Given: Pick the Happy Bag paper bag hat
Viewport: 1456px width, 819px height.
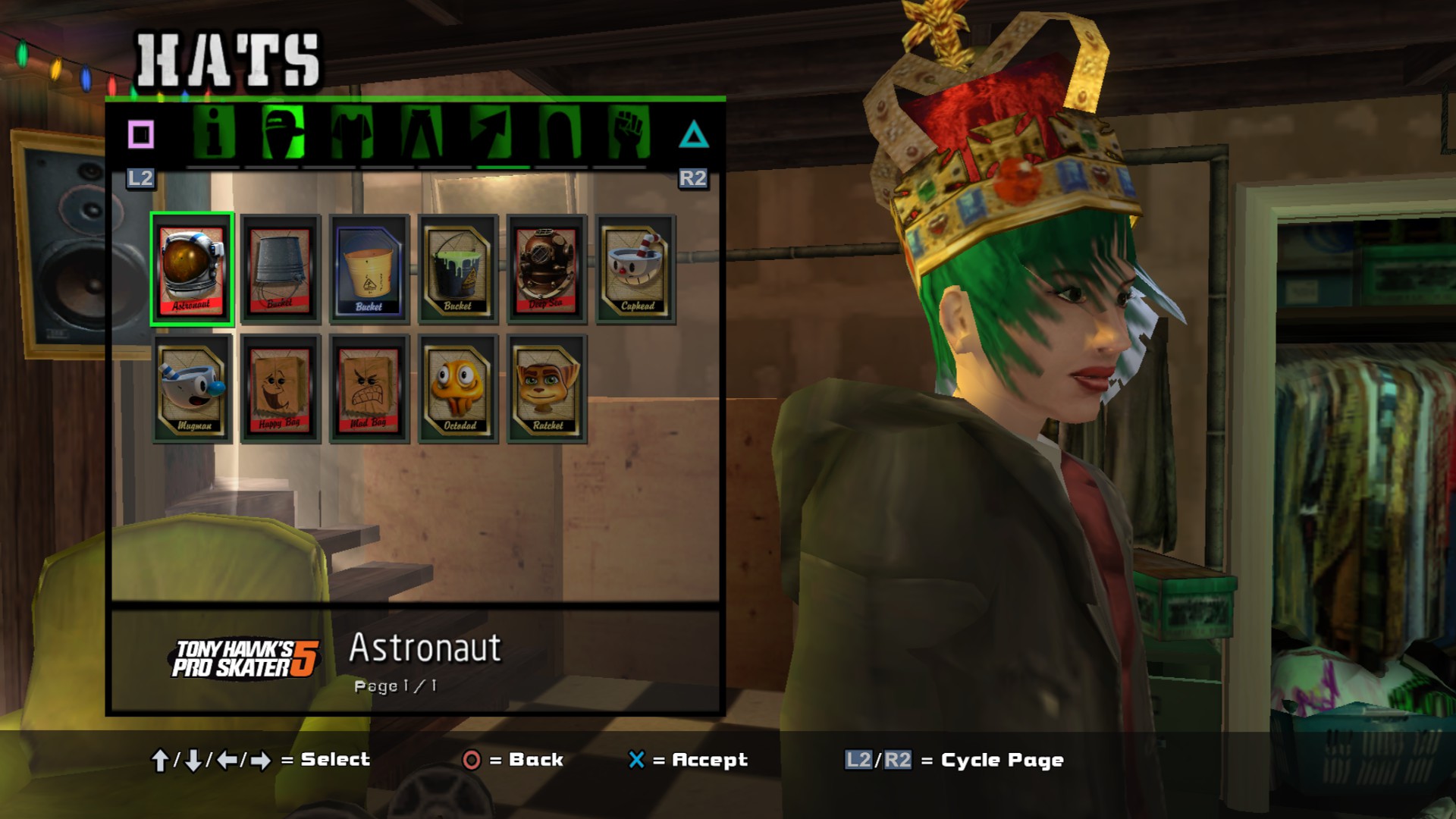Looking at the screenshot, I should pyautogui.click(x=281, y=388).
